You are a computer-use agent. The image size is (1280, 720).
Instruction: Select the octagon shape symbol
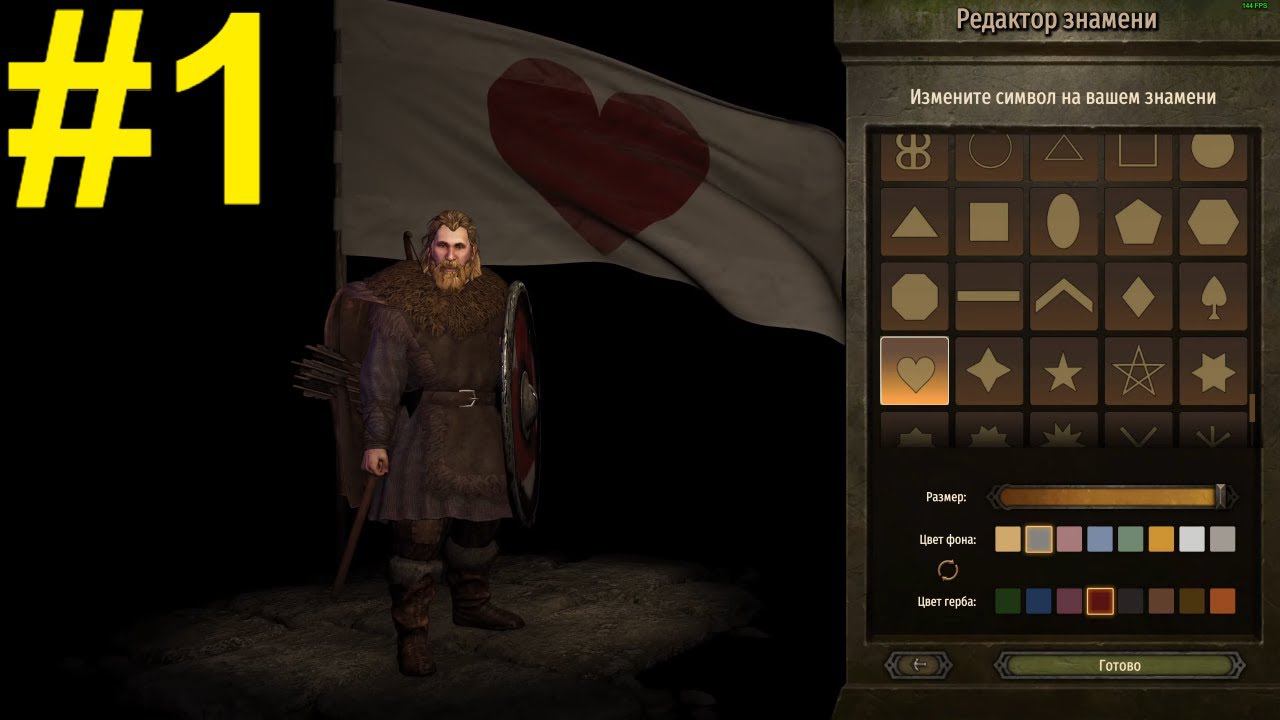tap(914, 296)
